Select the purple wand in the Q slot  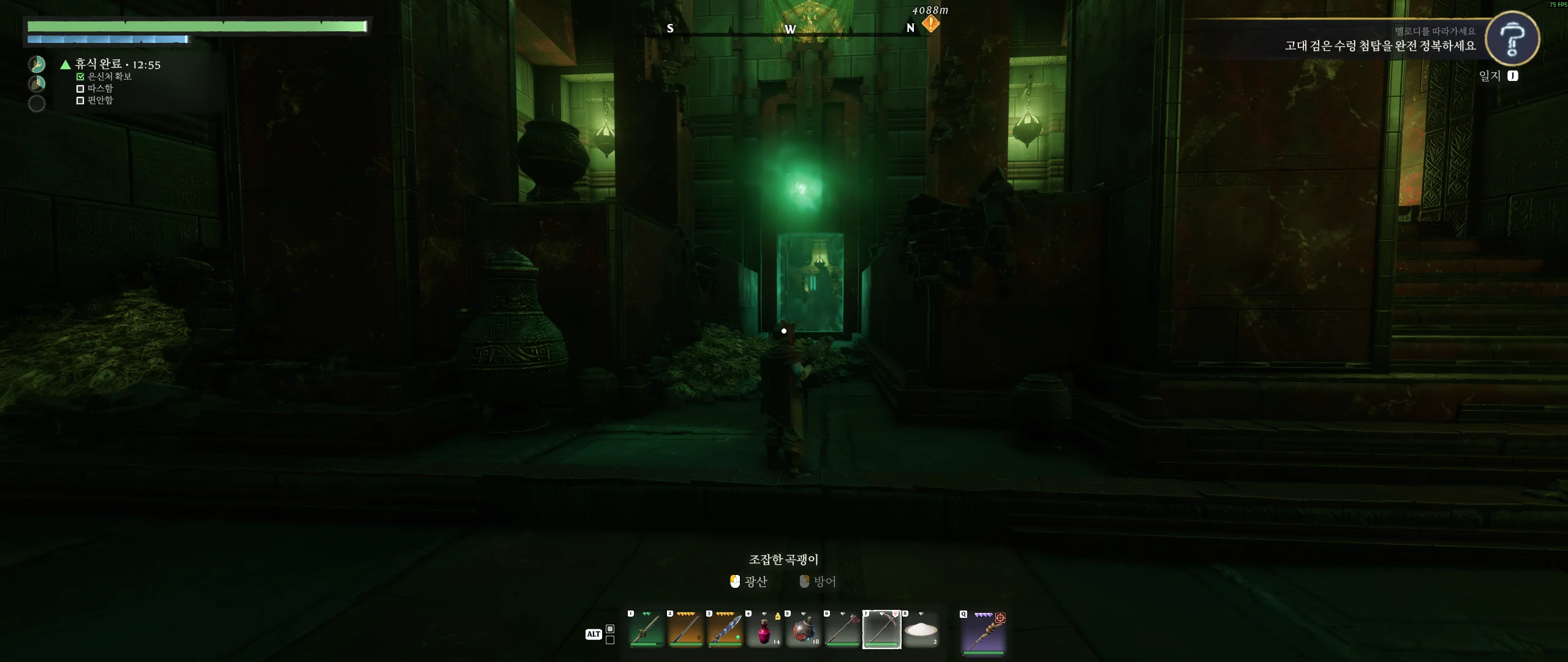click(x=983, y=632)
